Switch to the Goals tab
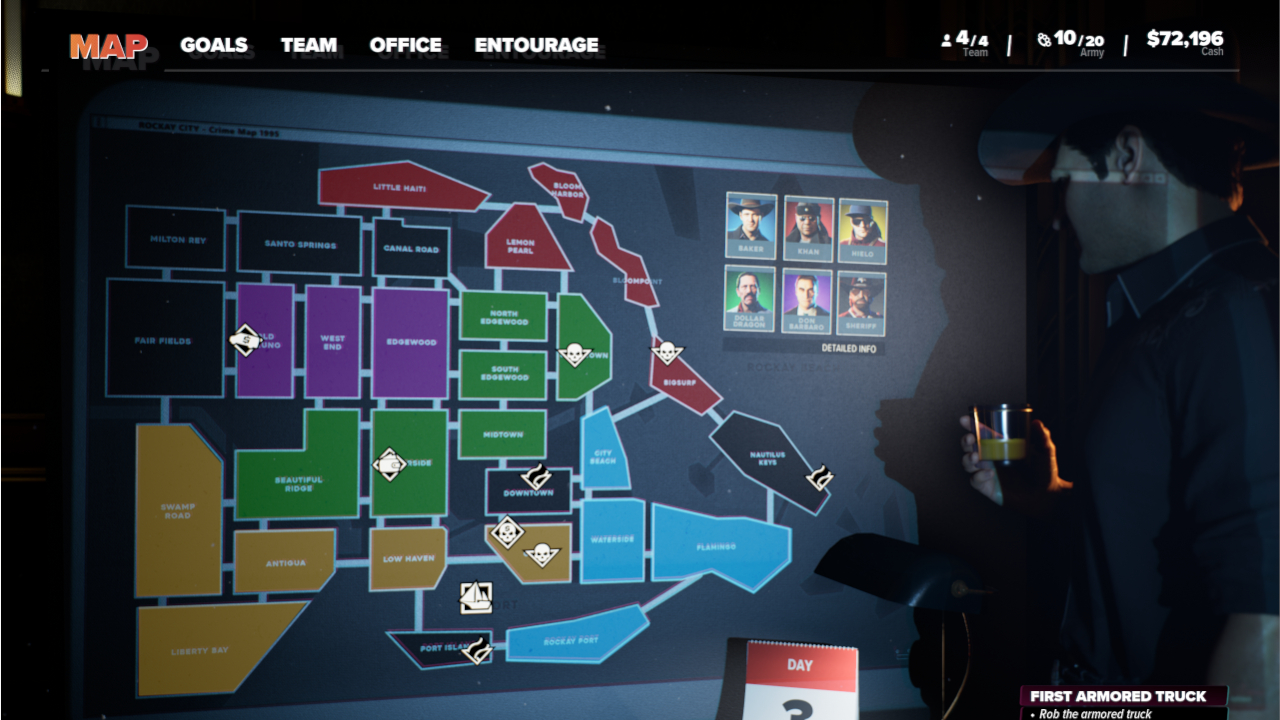 tap(214, 45)
